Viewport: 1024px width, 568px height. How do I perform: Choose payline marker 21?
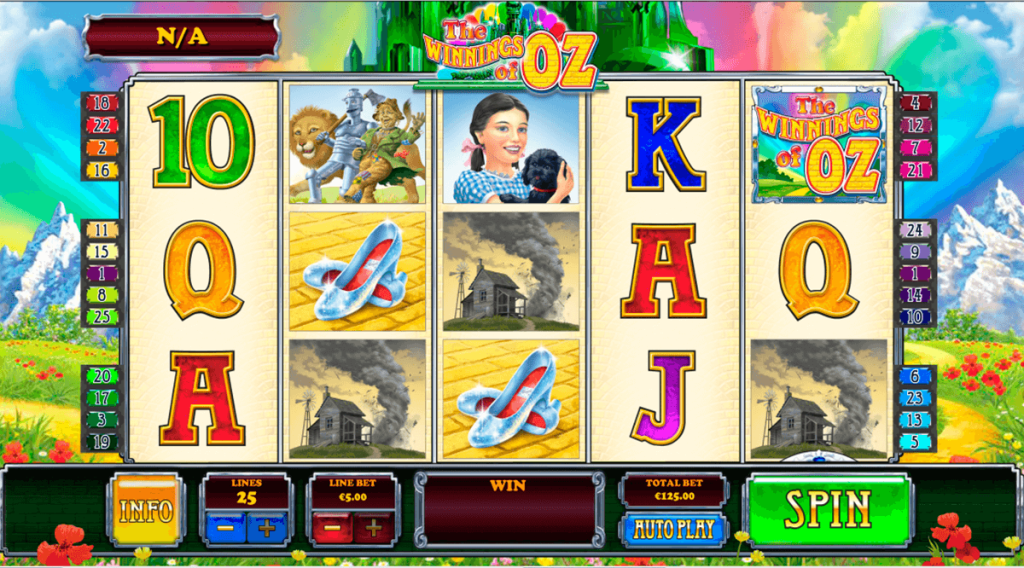point(917,170)
